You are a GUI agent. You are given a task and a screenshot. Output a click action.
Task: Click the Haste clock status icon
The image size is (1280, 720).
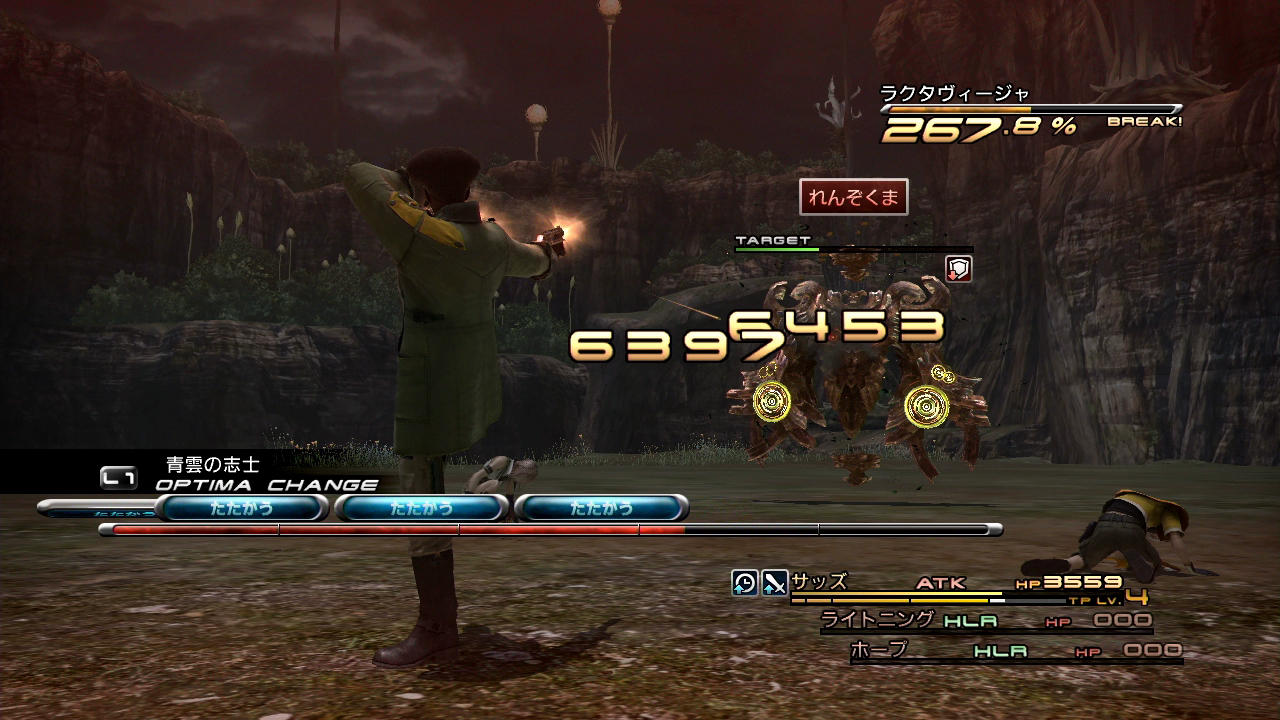pos(745,582)
